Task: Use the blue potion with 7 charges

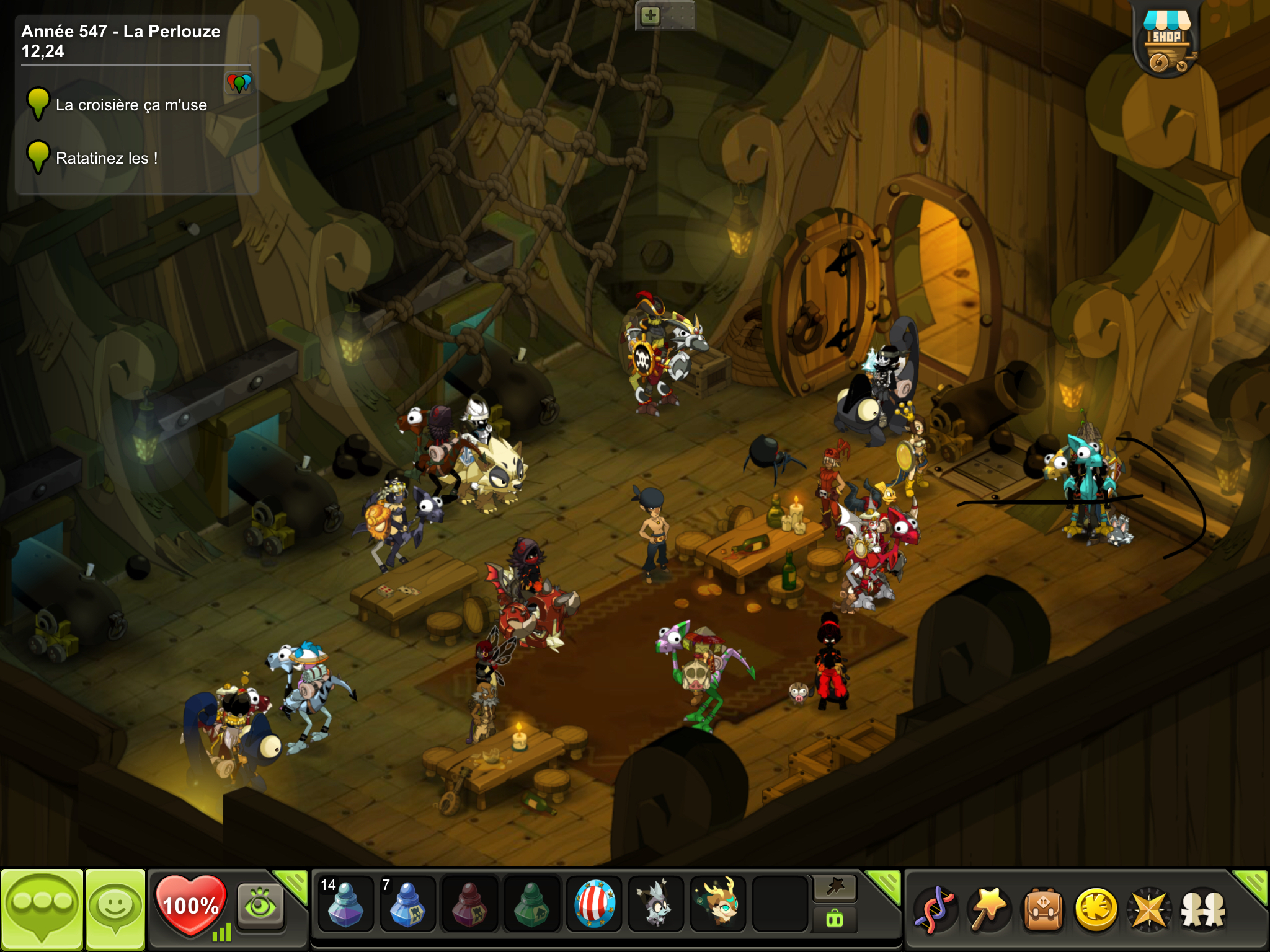Action: (x=407, y=904)
